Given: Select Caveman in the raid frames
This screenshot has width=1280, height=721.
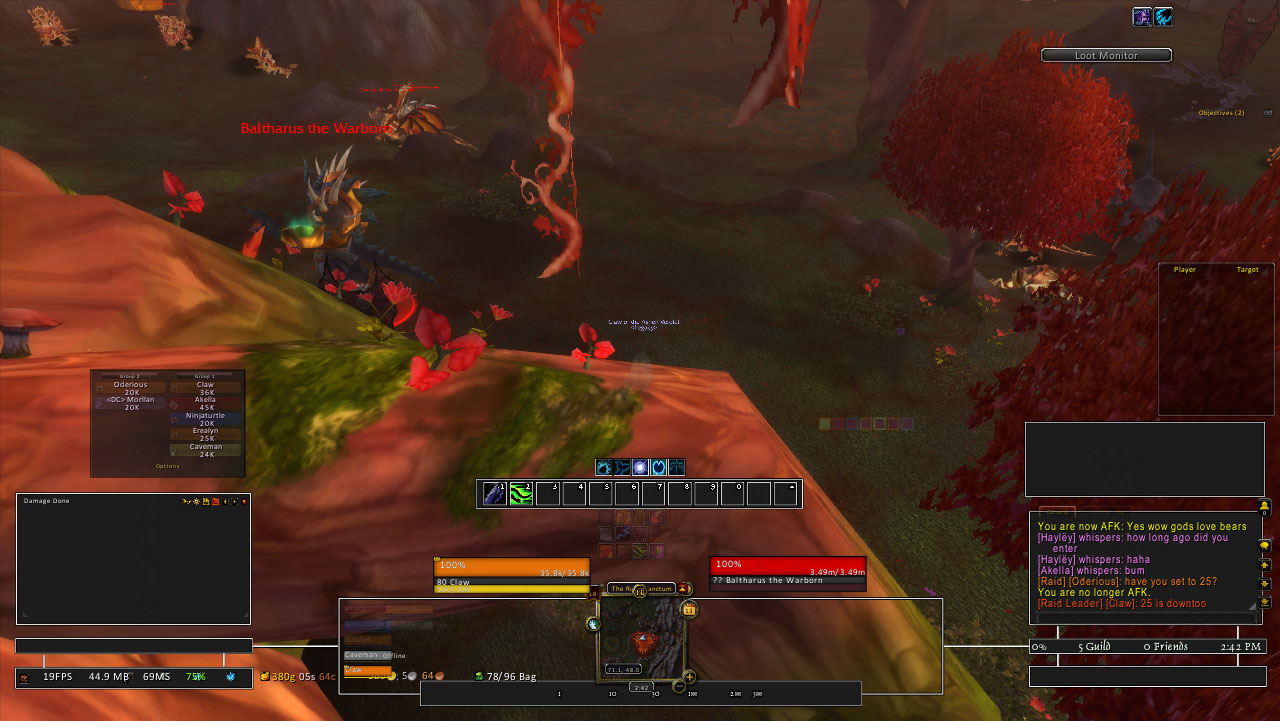Looking at the screenshot, I should pos(206,450).
